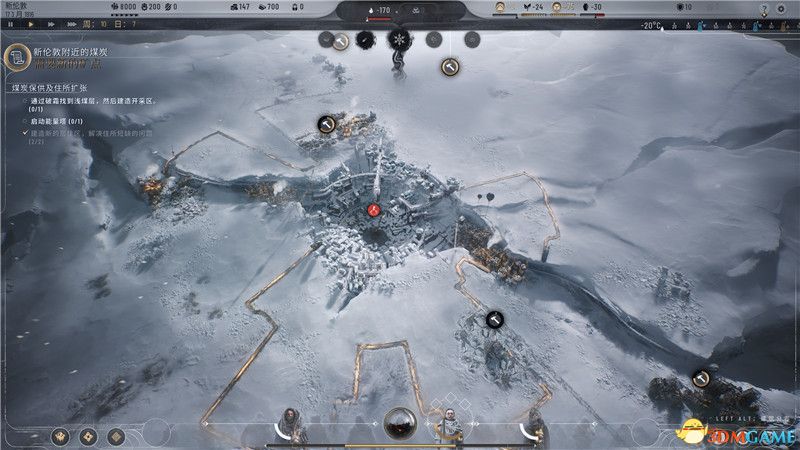Pause the game speed
Viewport: 800px width, 450px height.
8,23
